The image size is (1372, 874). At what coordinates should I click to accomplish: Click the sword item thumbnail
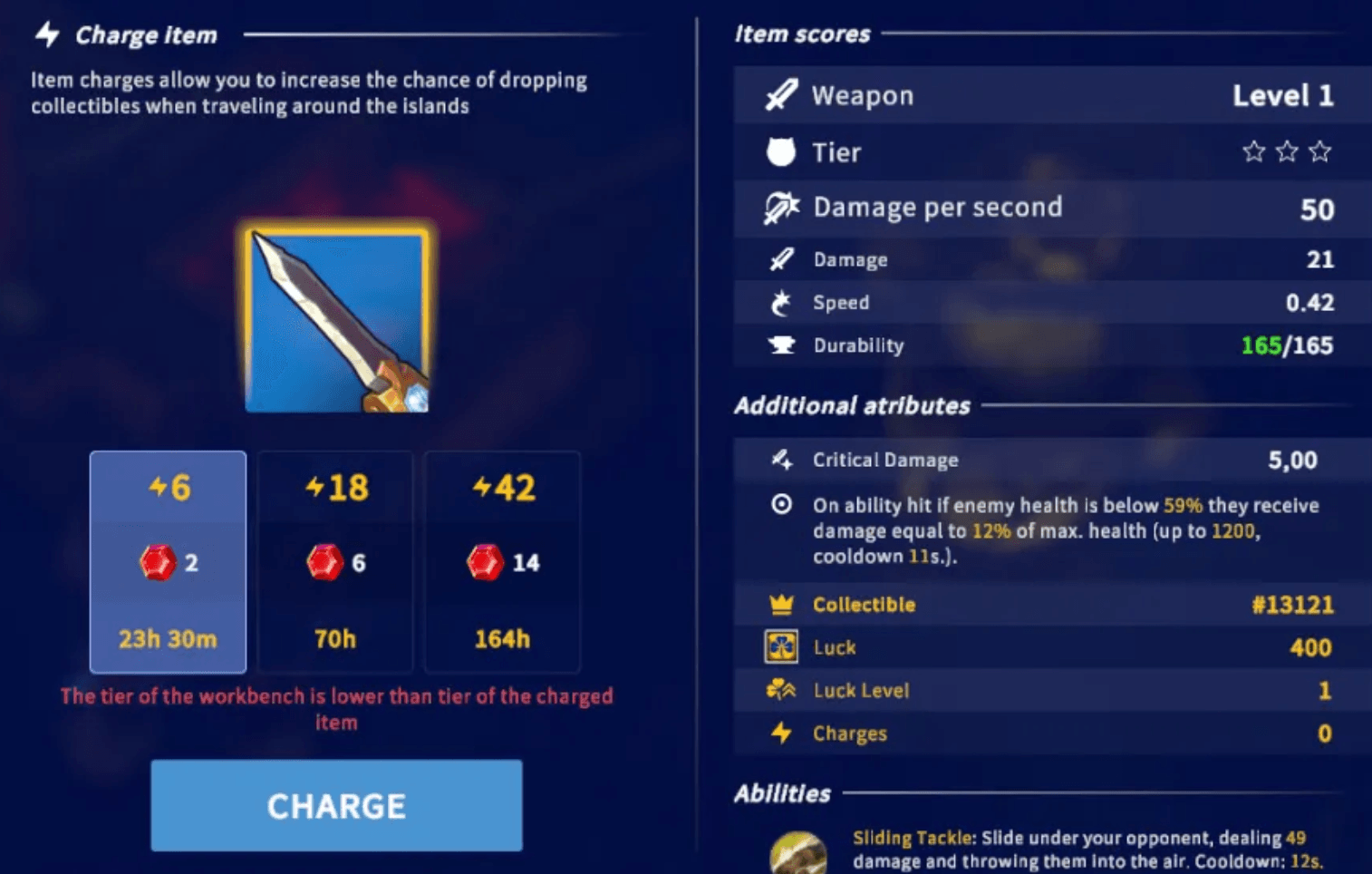pyautogui.click(x=336, y=316)
